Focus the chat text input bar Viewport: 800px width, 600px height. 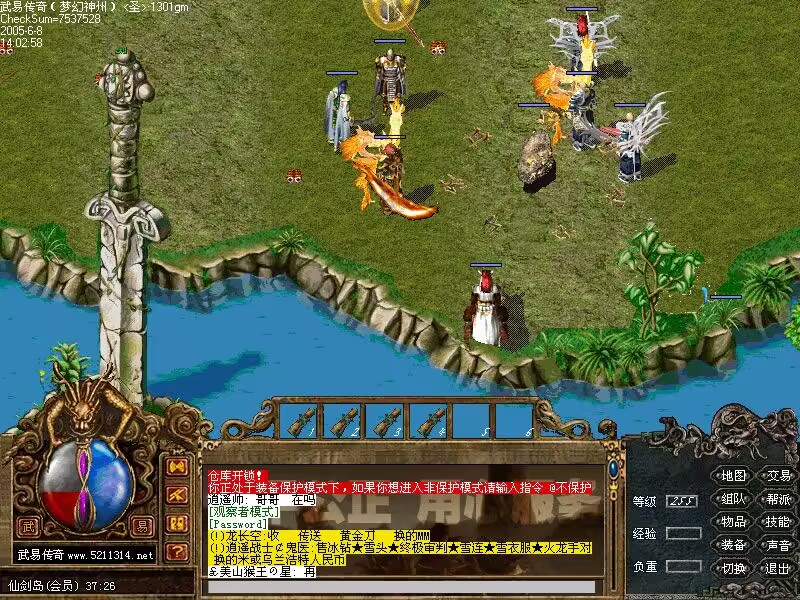[x=400, y=587]
